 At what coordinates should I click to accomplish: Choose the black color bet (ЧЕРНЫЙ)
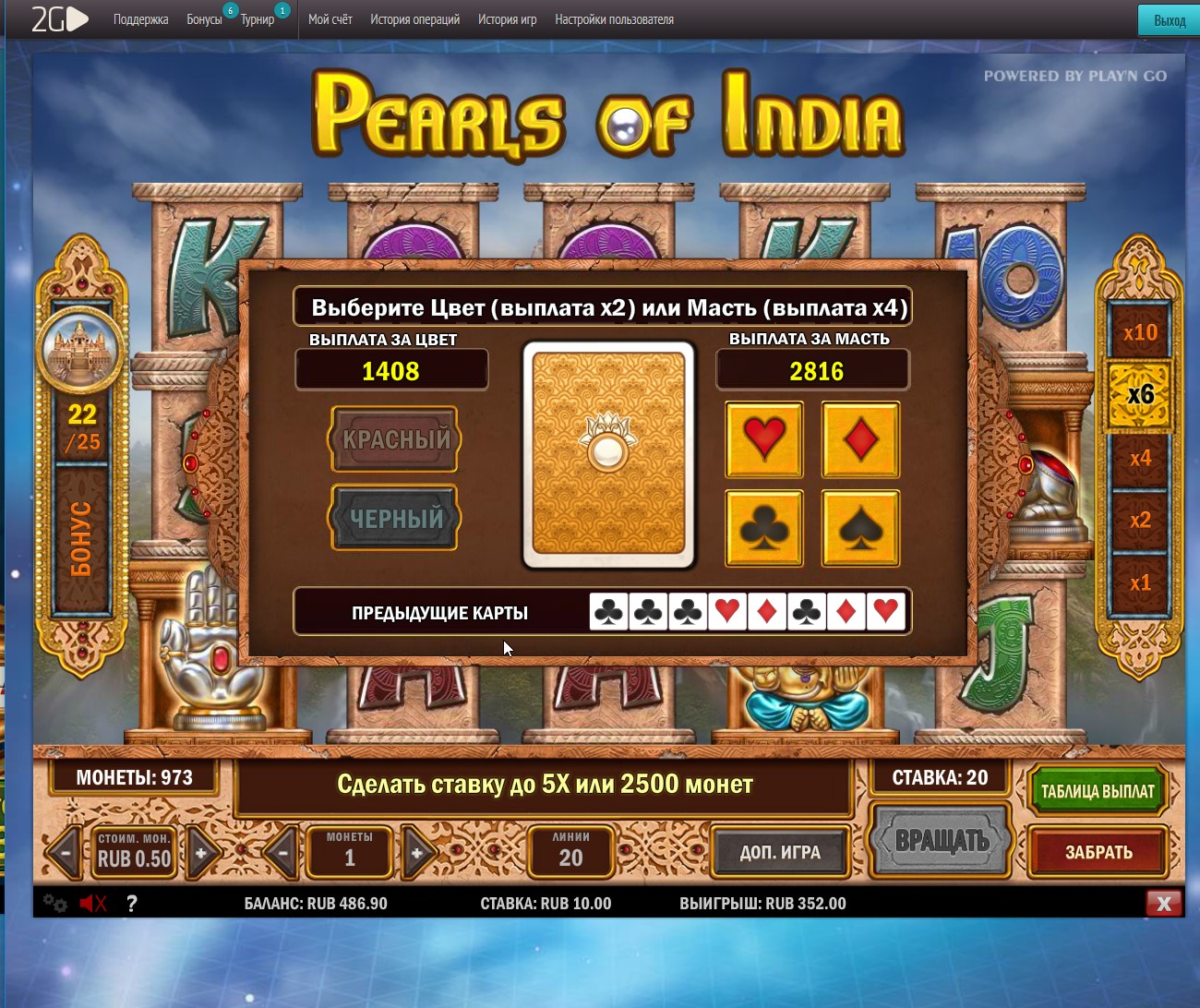395,518
